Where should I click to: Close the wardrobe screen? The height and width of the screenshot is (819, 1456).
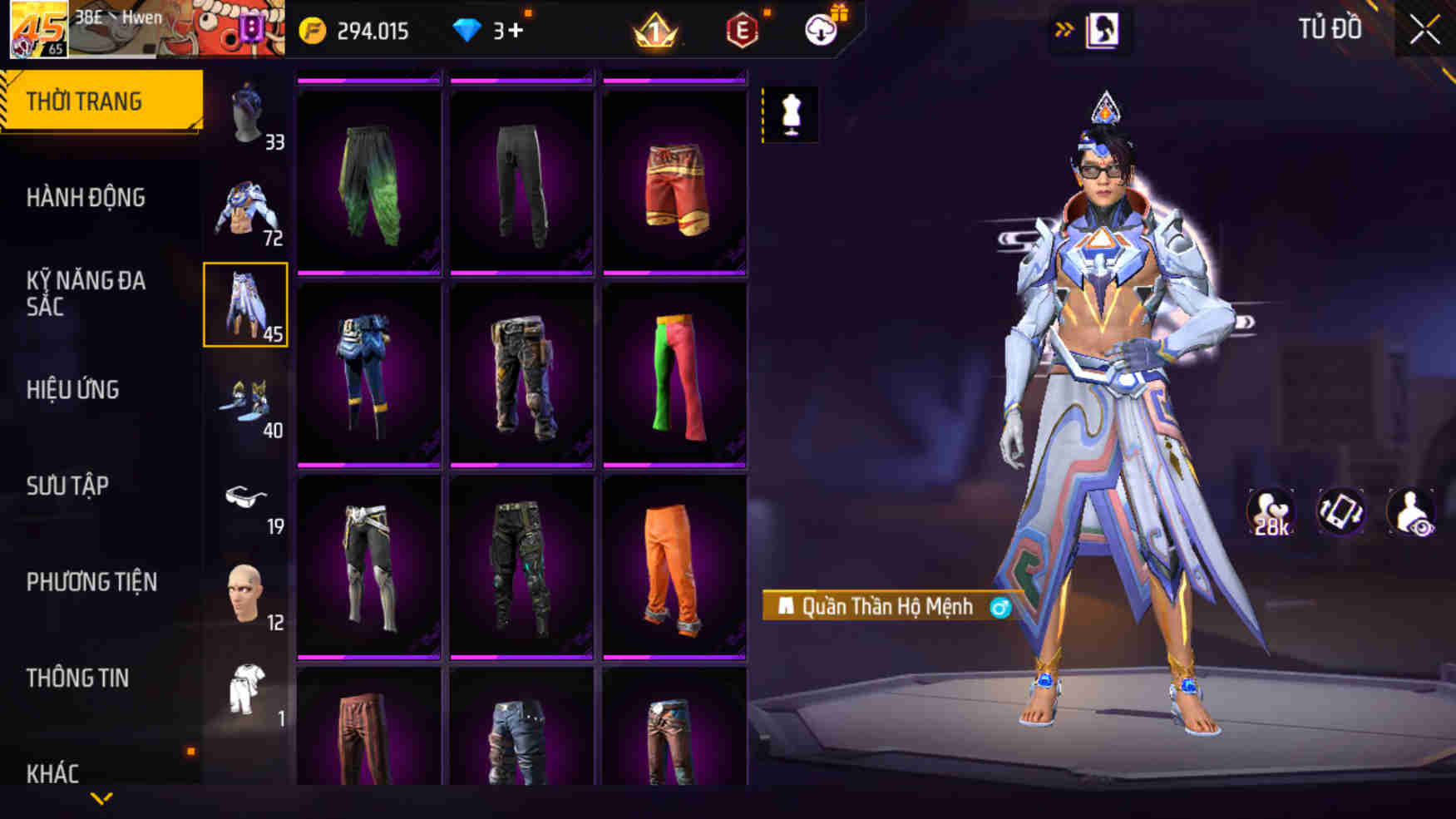click(1424, 31)
